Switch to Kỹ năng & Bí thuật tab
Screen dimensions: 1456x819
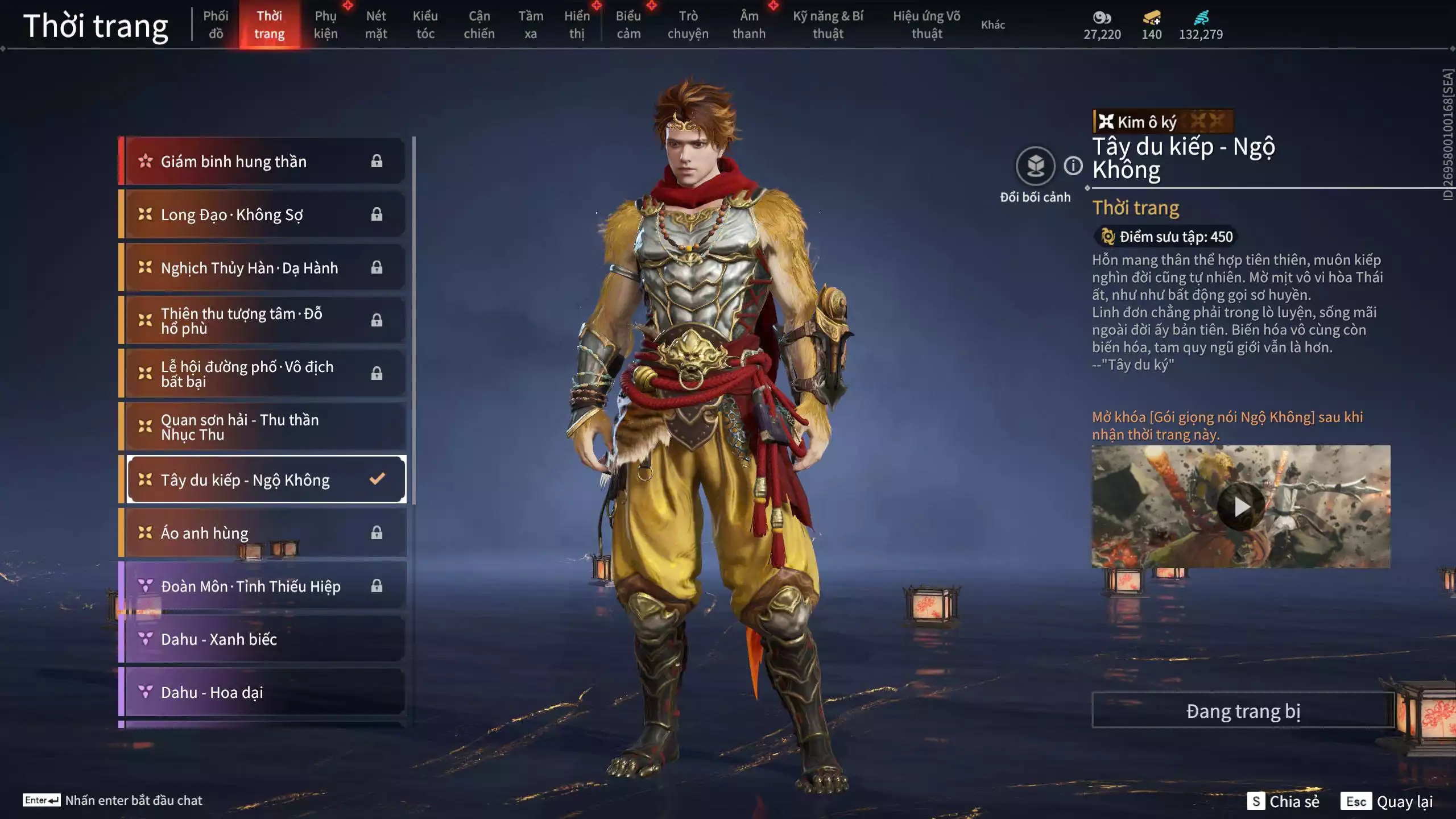pos(828,24)
